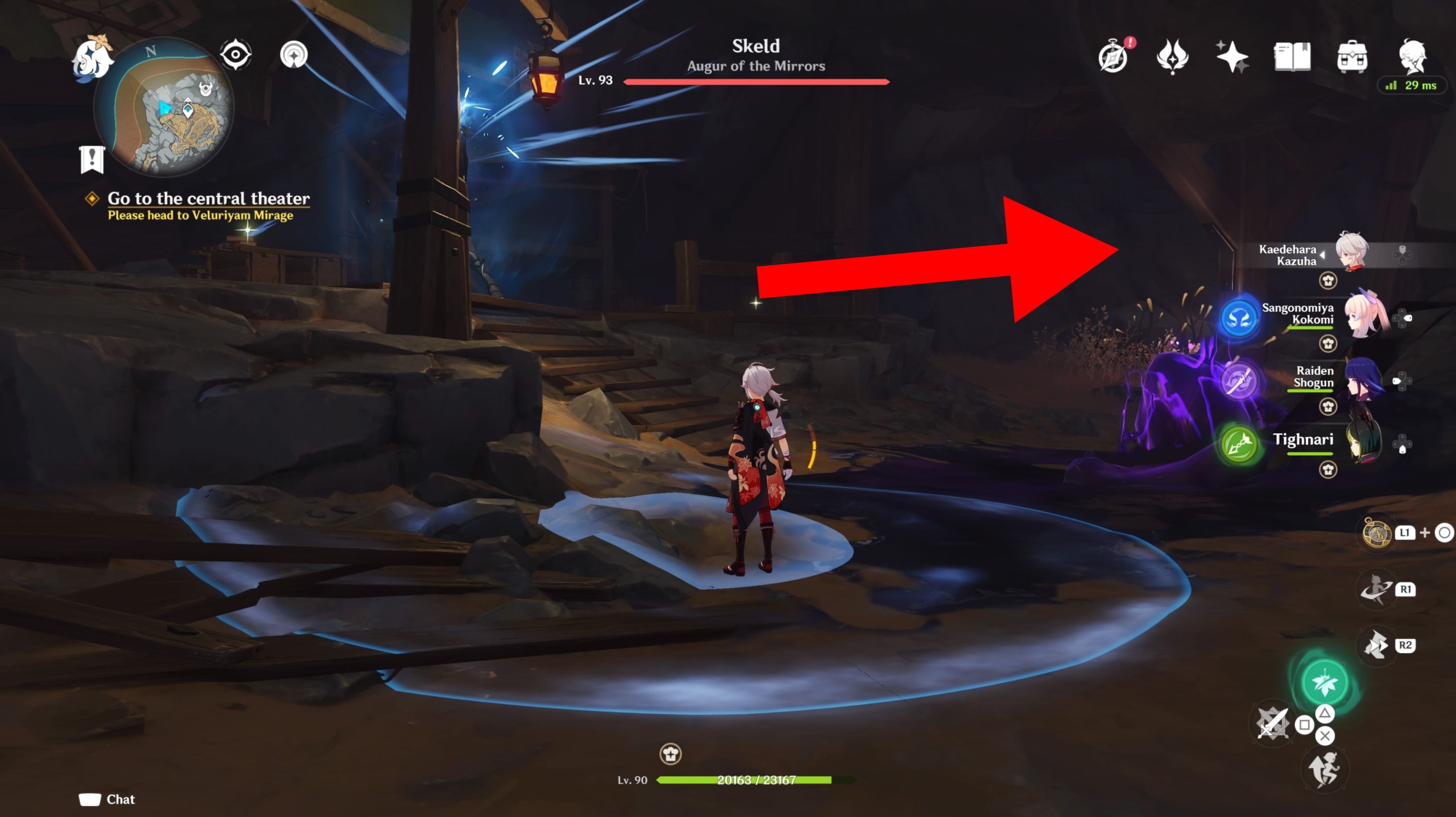This screenshot has height=817, width=1456.
Task: Open the Inventory backpack icon
Action: [1353, 55]
